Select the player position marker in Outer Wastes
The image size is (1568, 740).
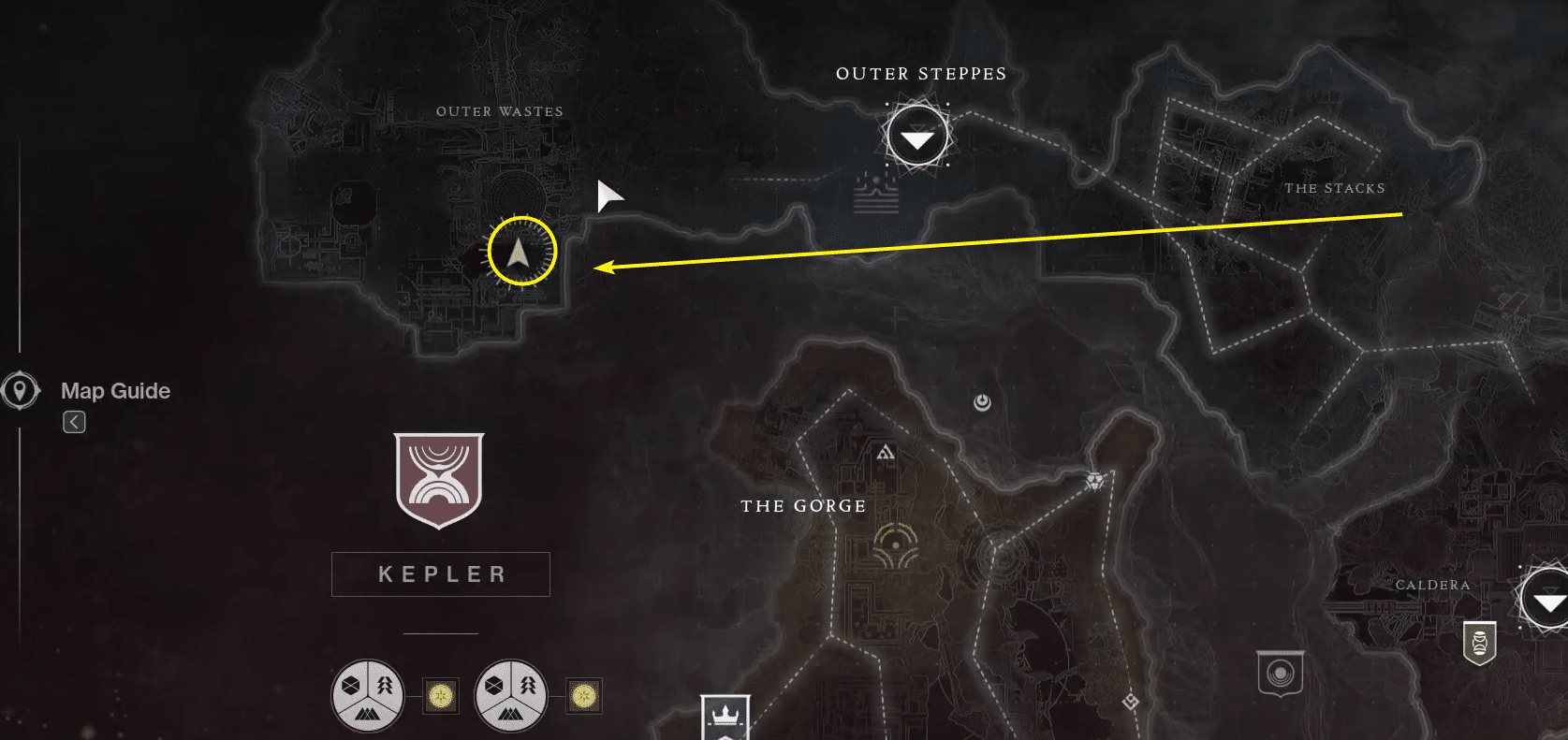point(521,251)
